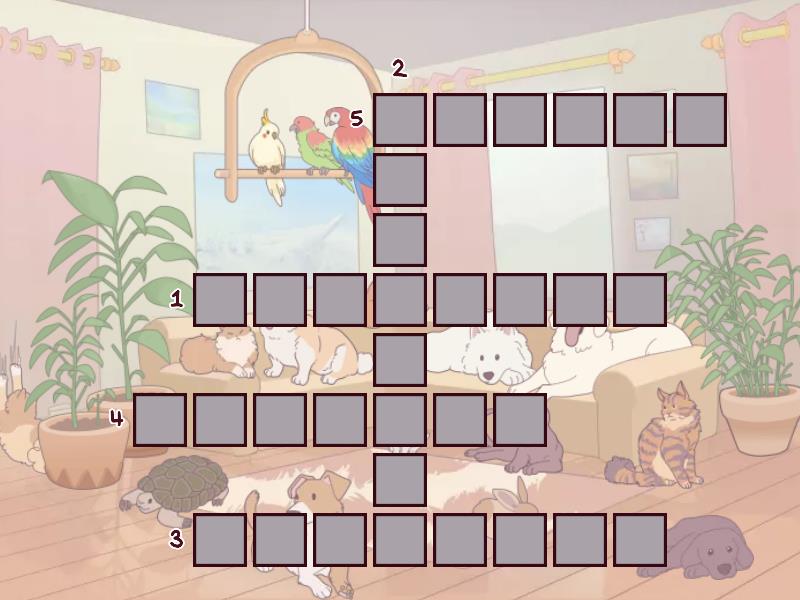Screen dimensions: 800x600
Task: Click the square where words 4 and 2 cross
Action: pyautogui.click(x=400, y=420)
